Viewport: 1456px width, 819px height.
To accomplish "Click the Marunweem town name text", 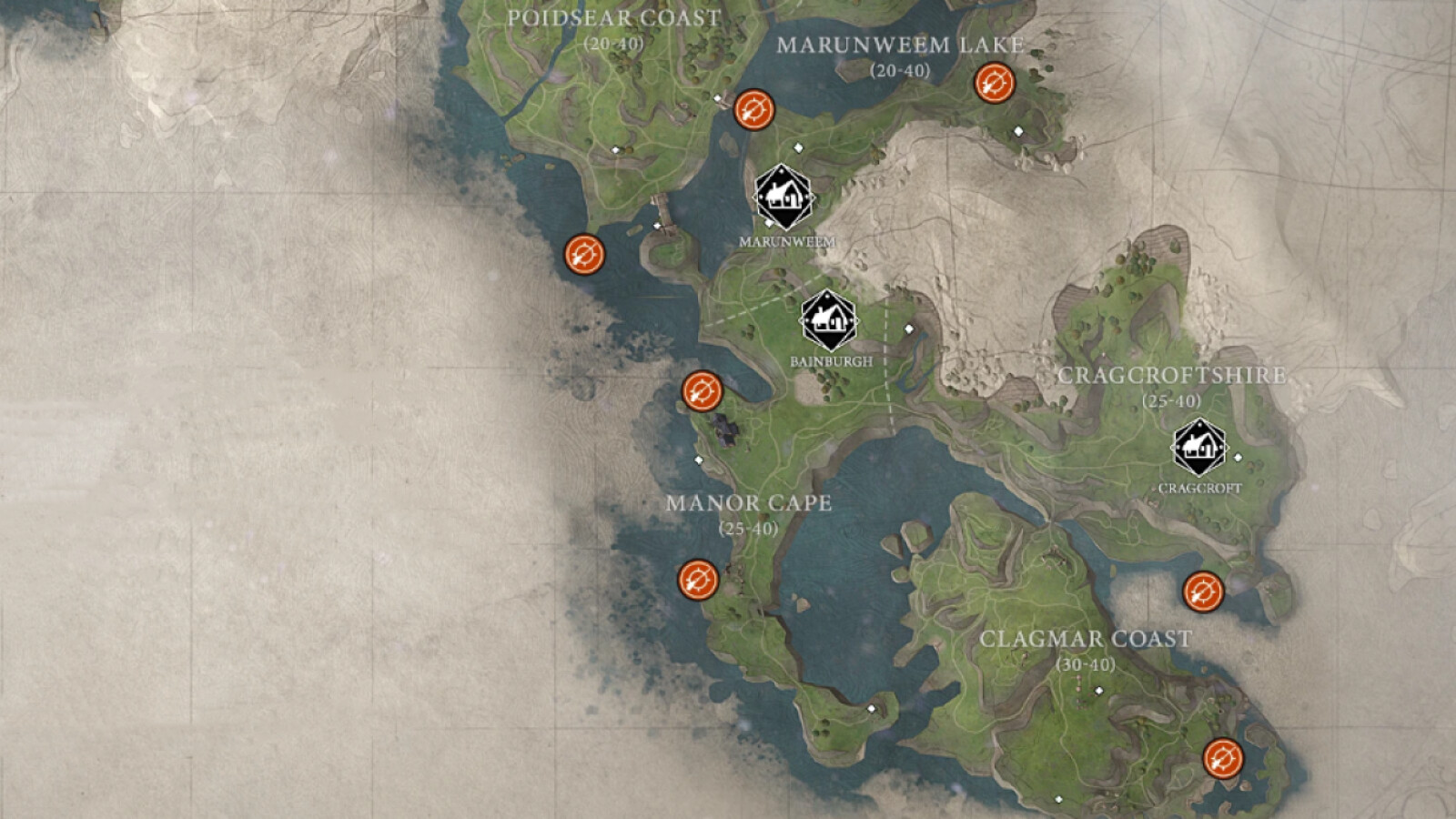I will [x=786, y=241].
